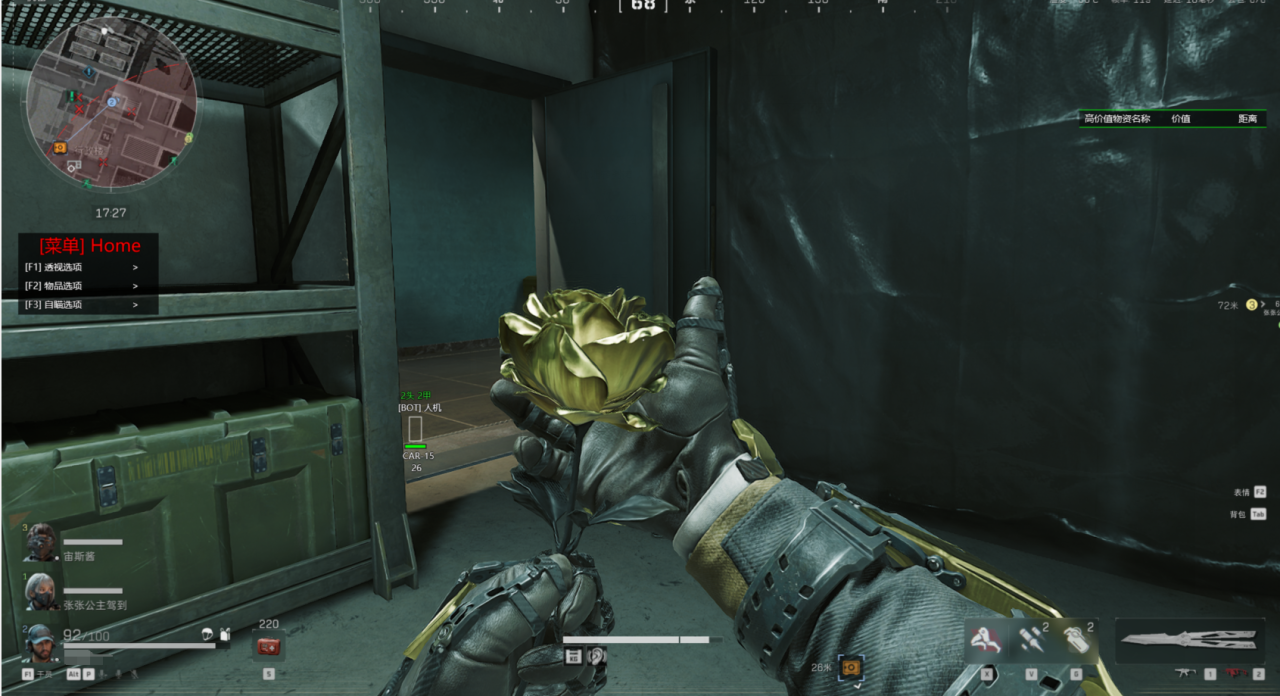Use the red medkit item slot
This screenshot has width=1280, height=696.
click(x=268, y=647)
